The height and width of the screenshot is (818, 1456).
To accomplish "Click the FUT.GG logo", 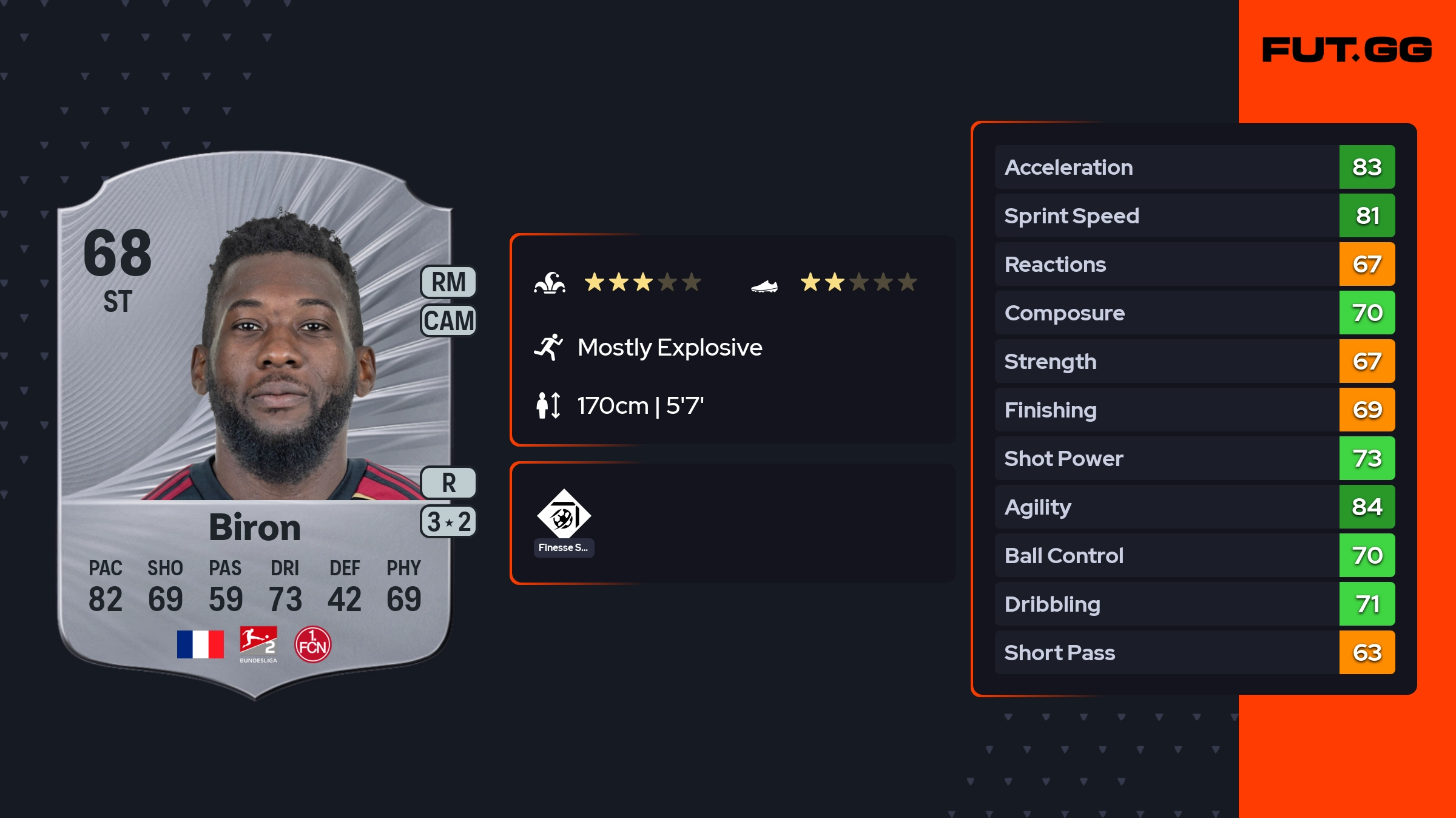I will click(x=1347, y=50).
